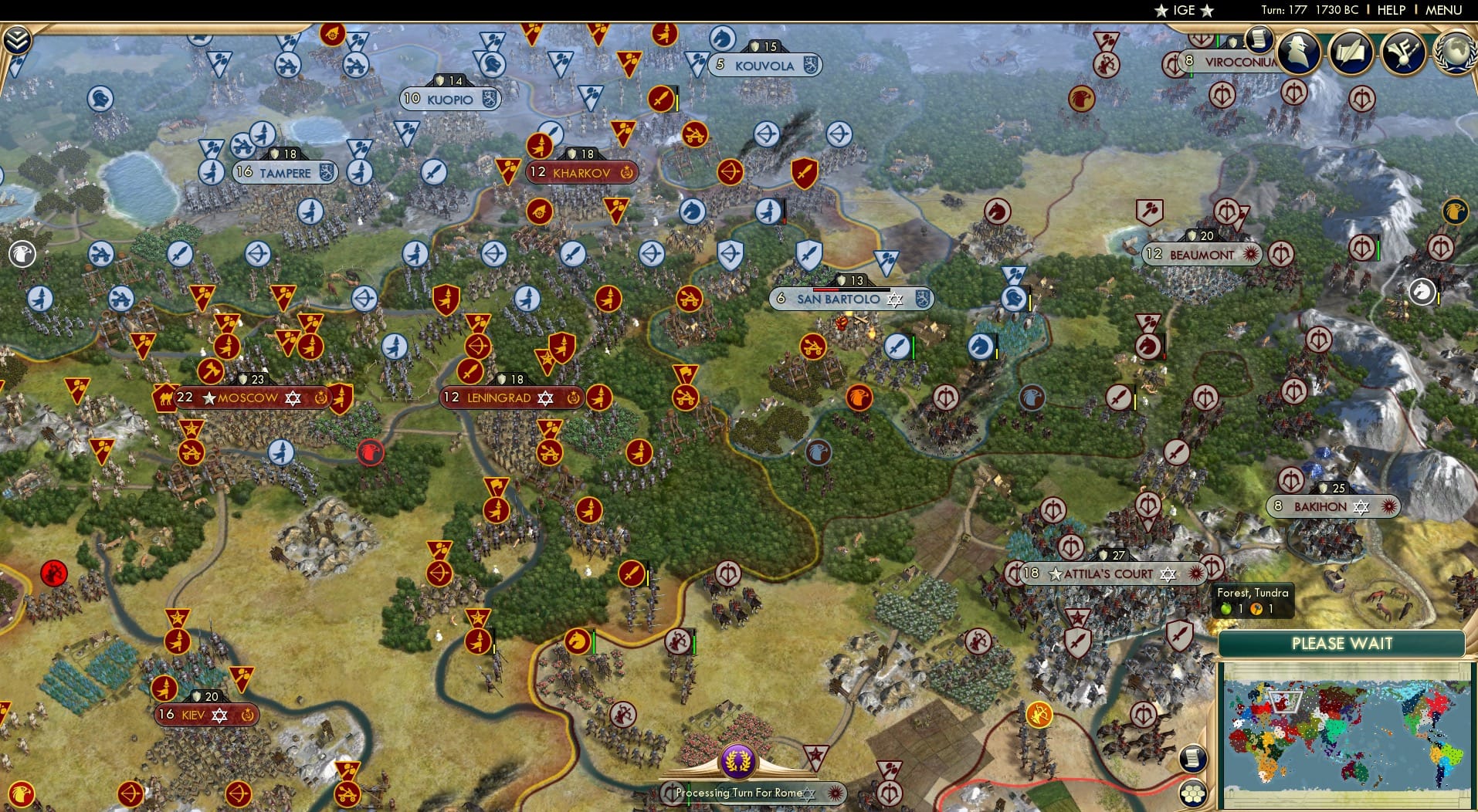Click the Judaism star icon on Moscow's banner

(x=293, y=398)
